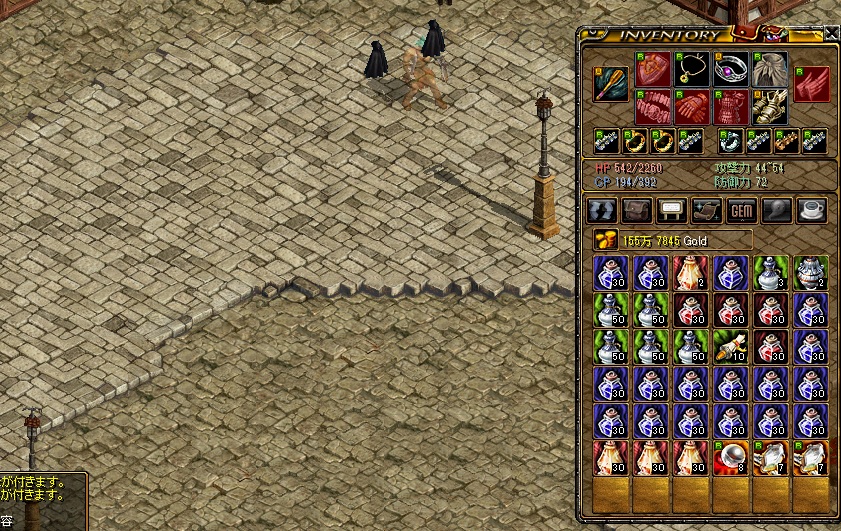Click the gold coins icon
Screen dimensions: 841x531
point(605,239)
